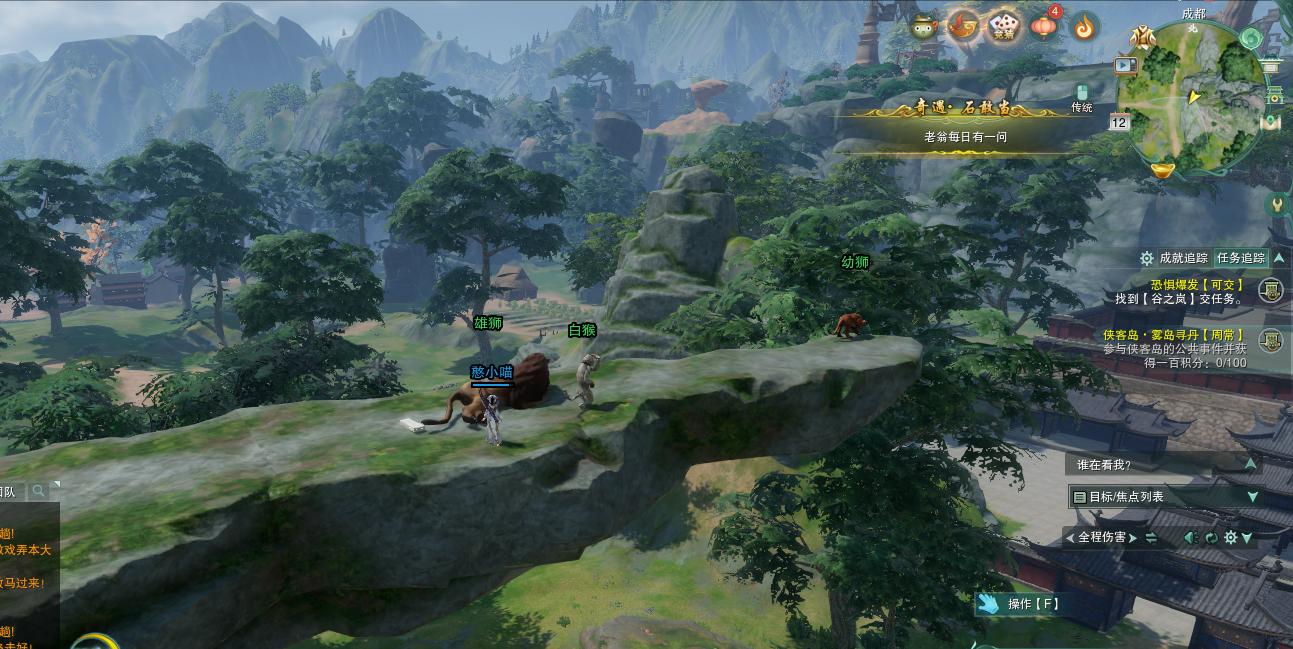Open the 全程伤害 meter gear settings
This screenshot has height=649, width=1293.
[x=1230, y=538]
